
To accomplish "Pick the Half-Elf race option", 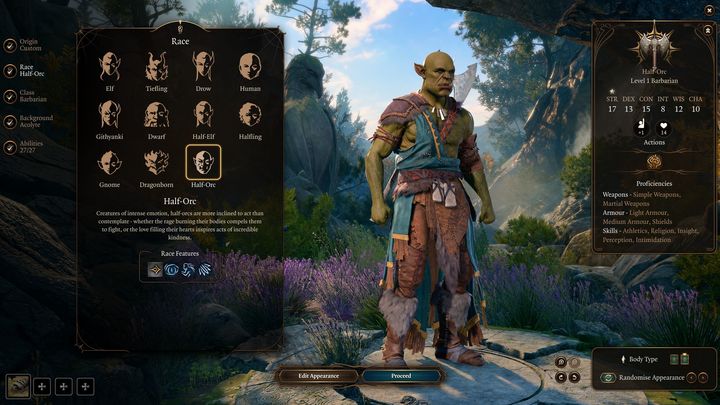I will [204, 115].
